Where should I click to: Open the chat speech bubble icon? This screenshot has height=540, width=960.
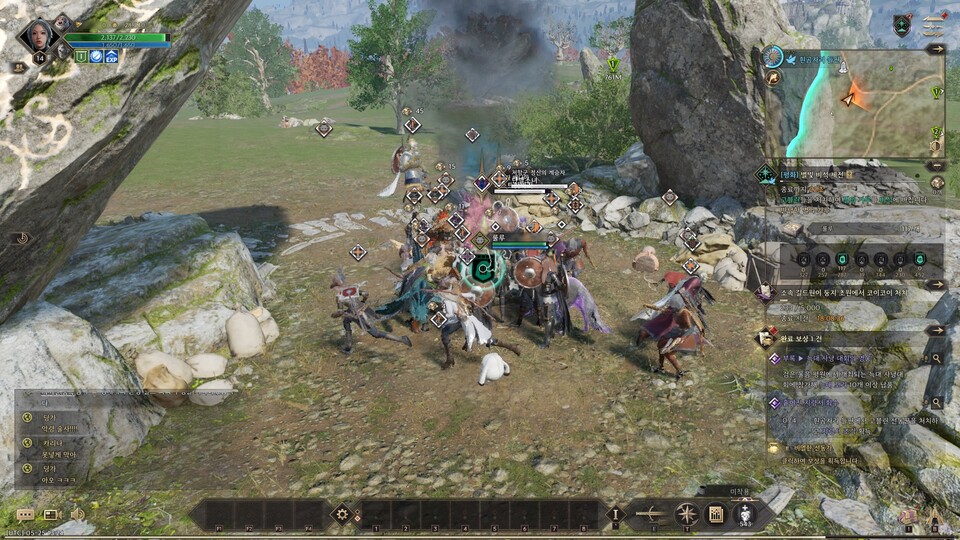click(25, 514)
